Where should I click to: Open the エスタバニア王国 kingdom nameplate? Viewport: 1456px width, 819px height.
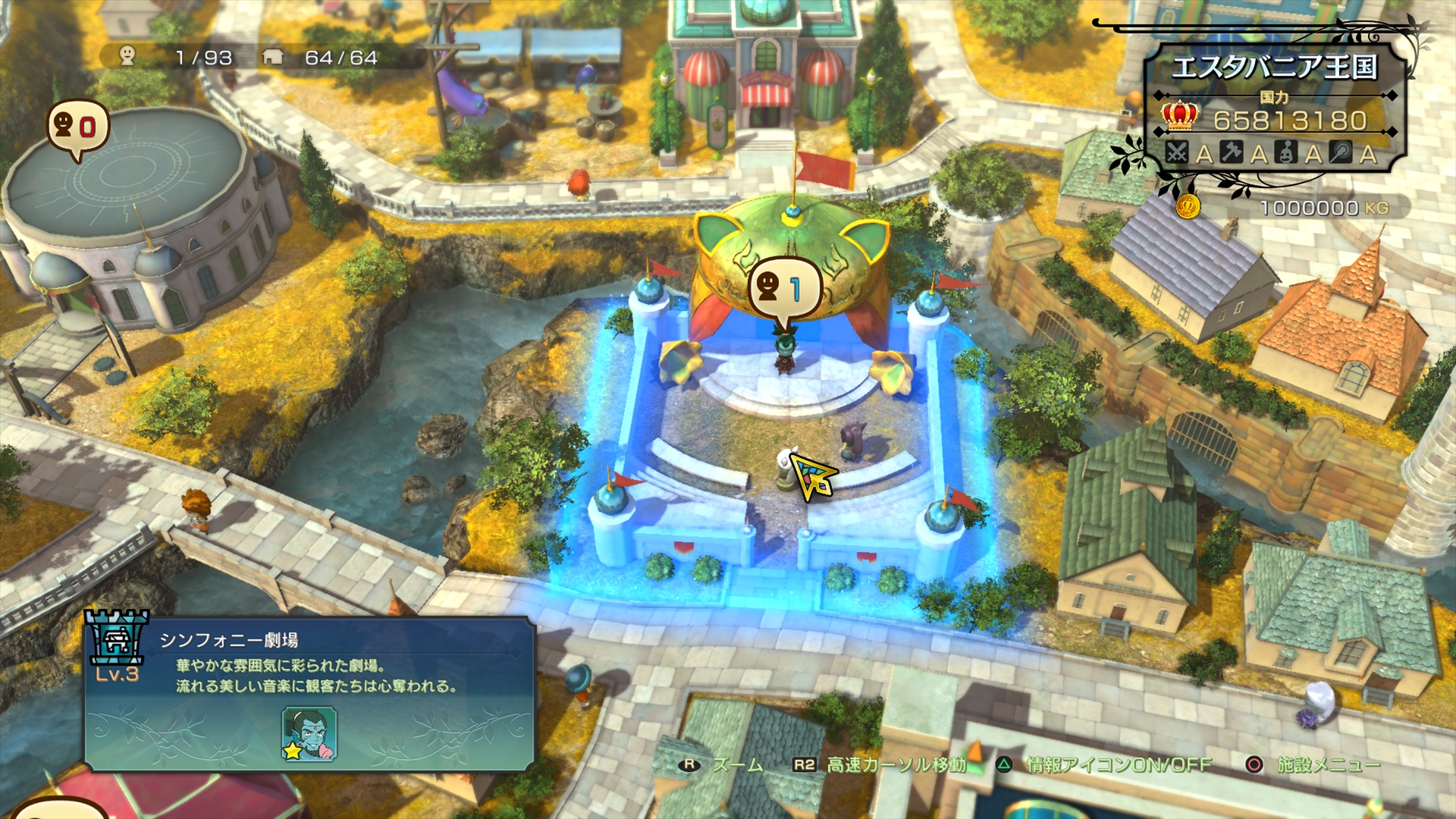(1274, 64)
